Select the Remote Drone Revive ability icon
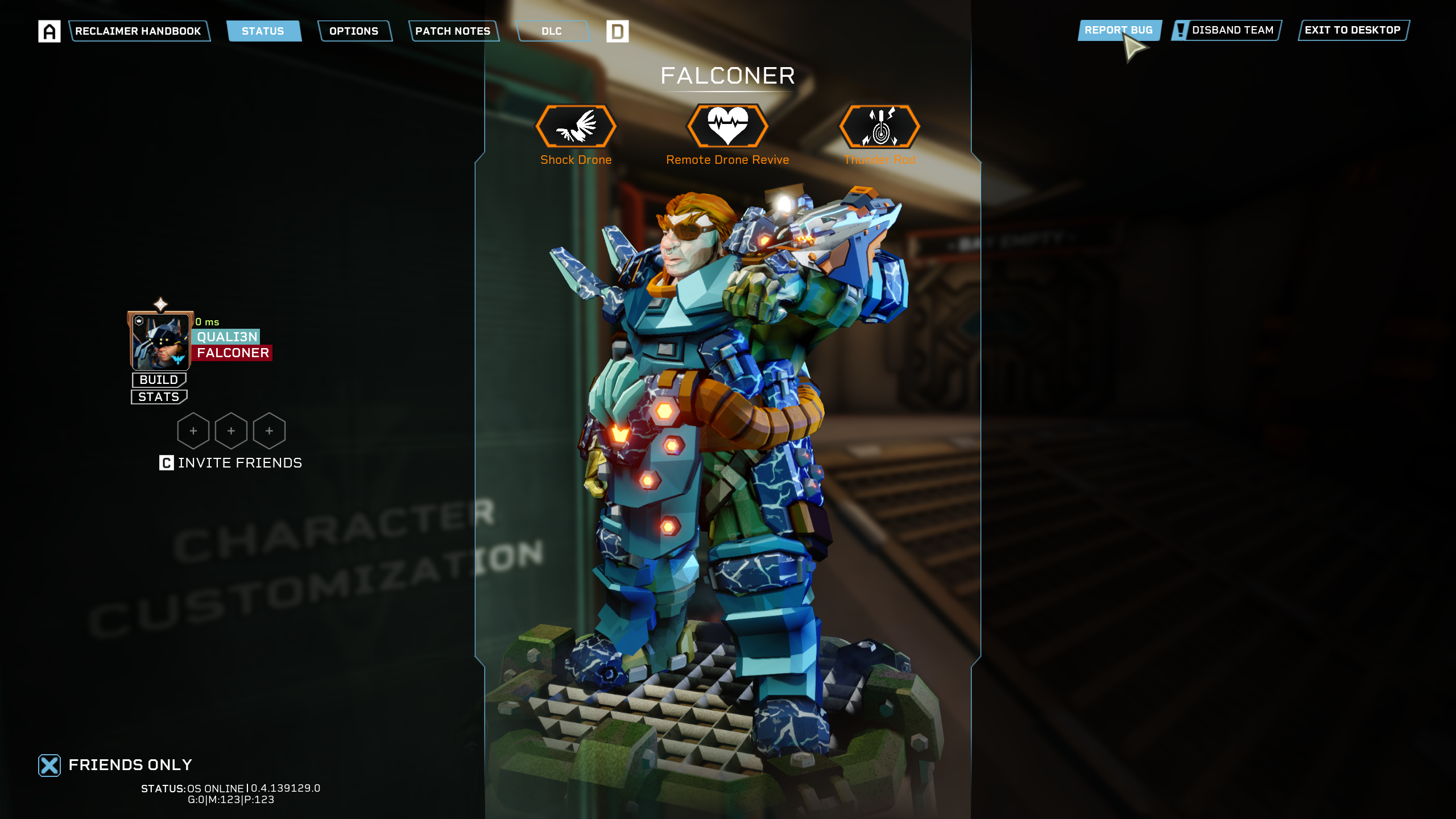The height and width of the screenshot is (819, 1456). pos(727,126)
